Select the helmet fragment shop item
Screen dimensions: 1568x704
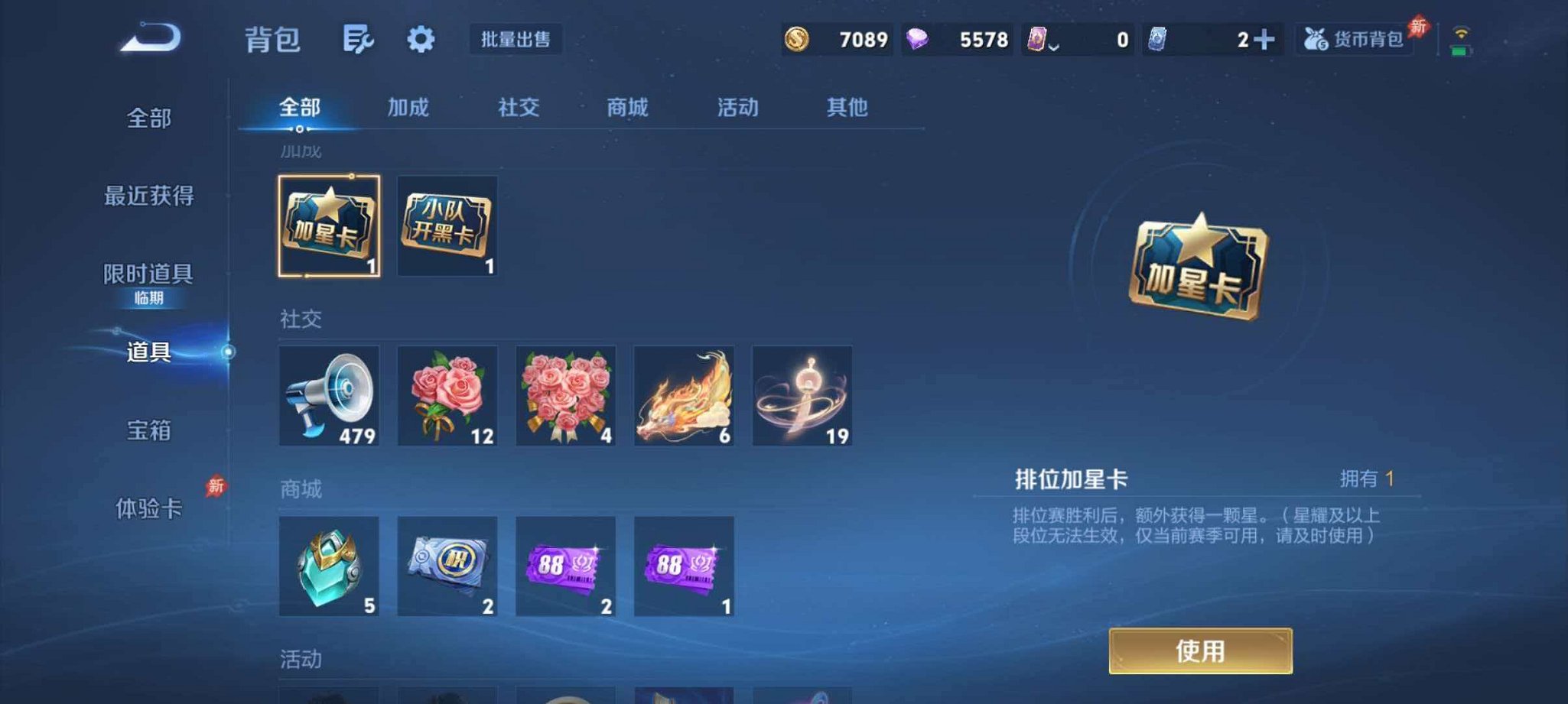click(x=329, y=567)
